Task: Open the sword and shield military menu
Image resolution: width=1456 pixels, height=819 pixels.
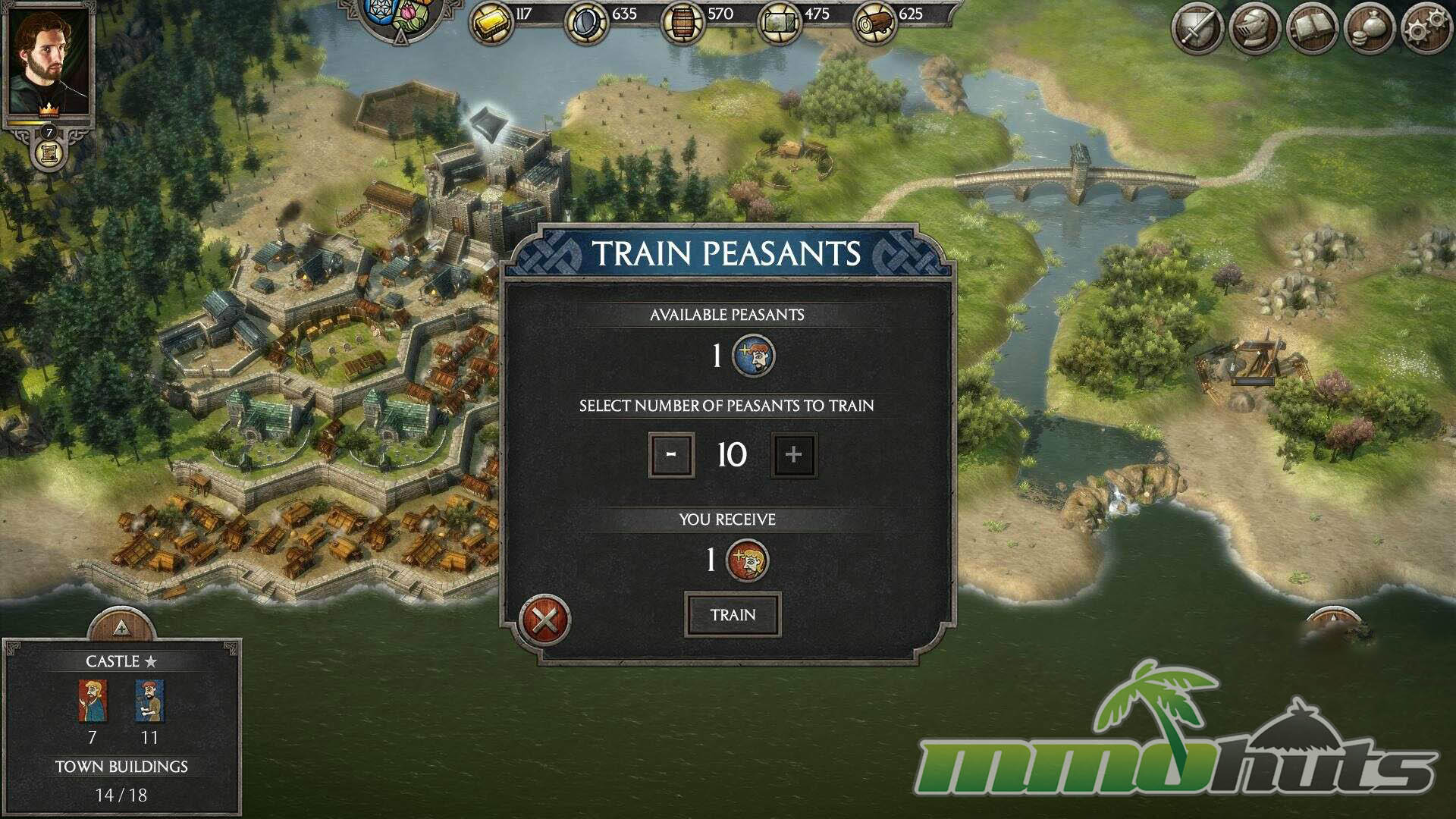Action: pos(1197,29)
